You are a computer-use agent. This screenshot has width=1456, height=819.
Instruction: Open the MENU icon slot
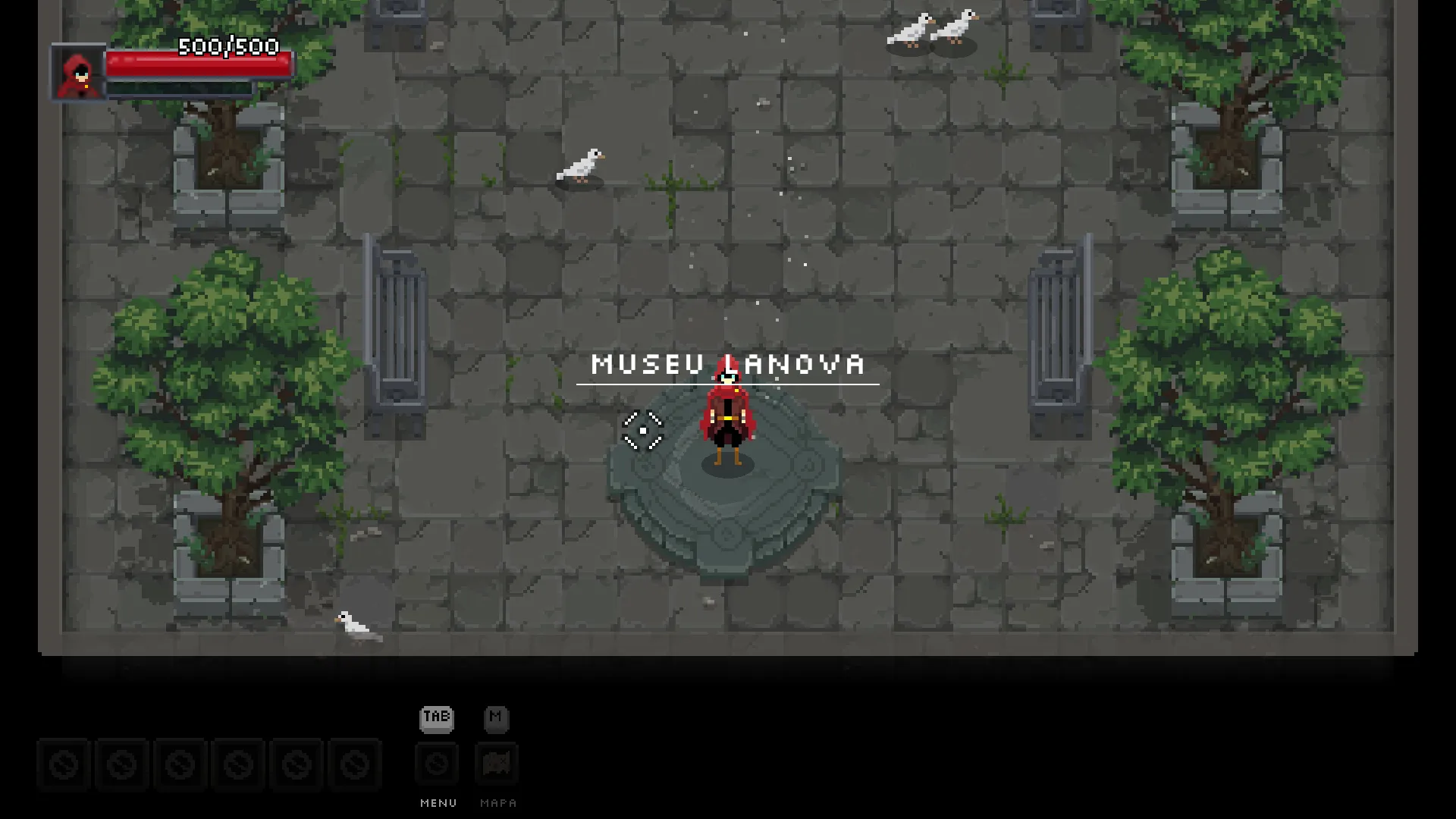437,764
